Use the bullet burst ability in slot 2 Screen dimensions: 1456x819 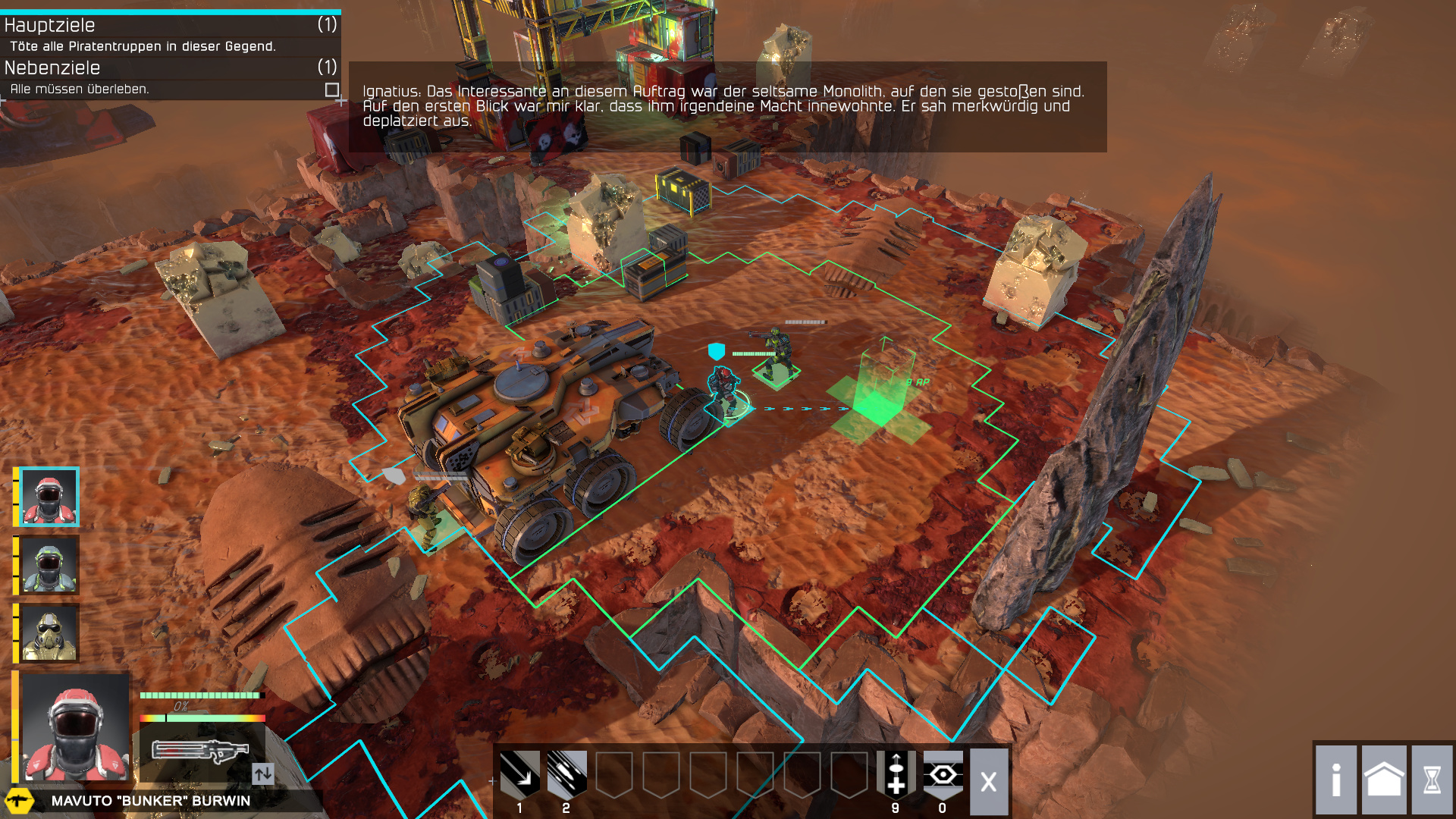tap(566, 774)
